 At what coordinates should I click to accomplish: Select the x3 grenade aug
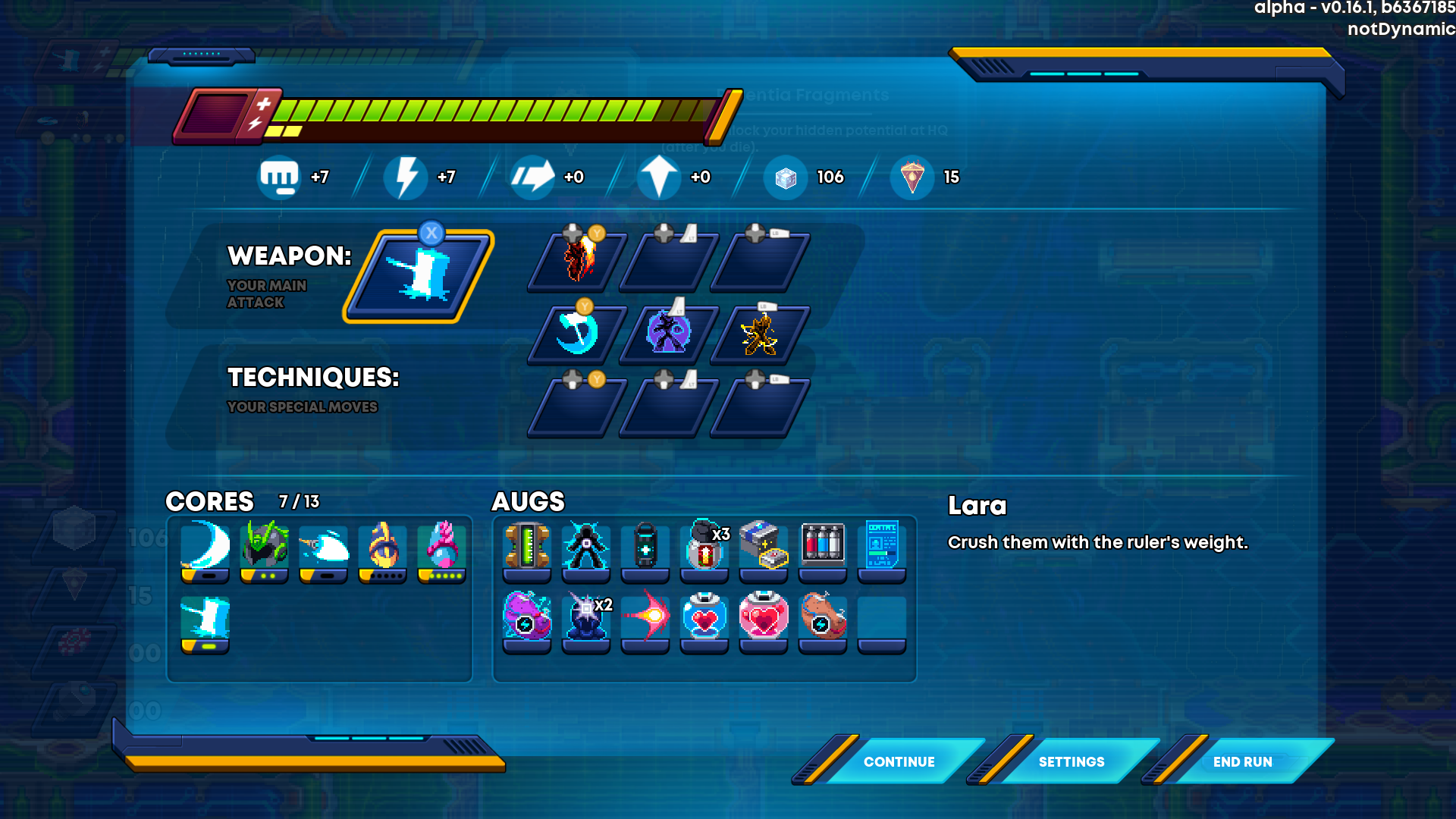pyautogui.click(x=704, y=546)
